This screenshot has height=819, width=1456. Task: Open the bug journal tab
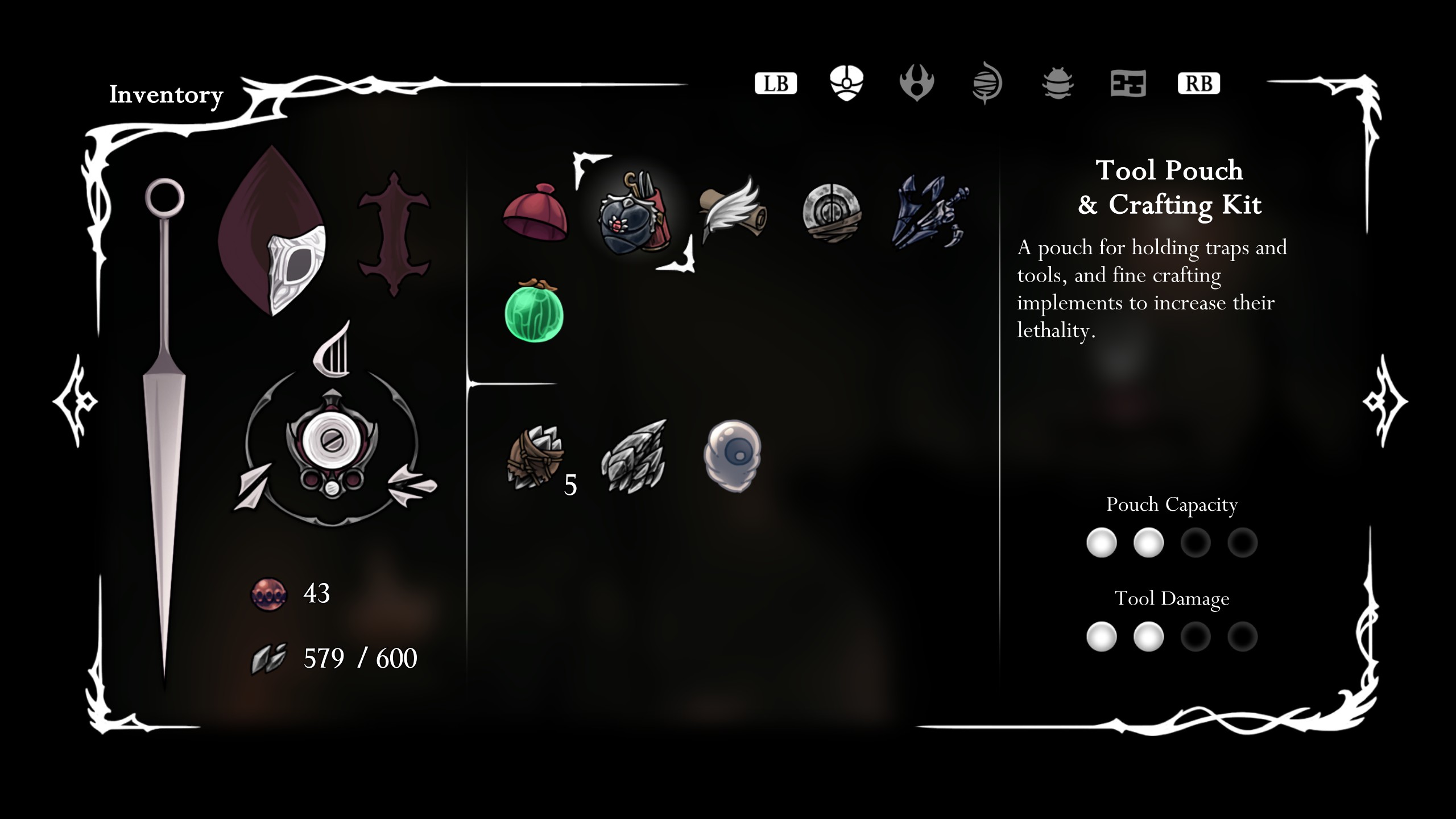point(1057,83)
